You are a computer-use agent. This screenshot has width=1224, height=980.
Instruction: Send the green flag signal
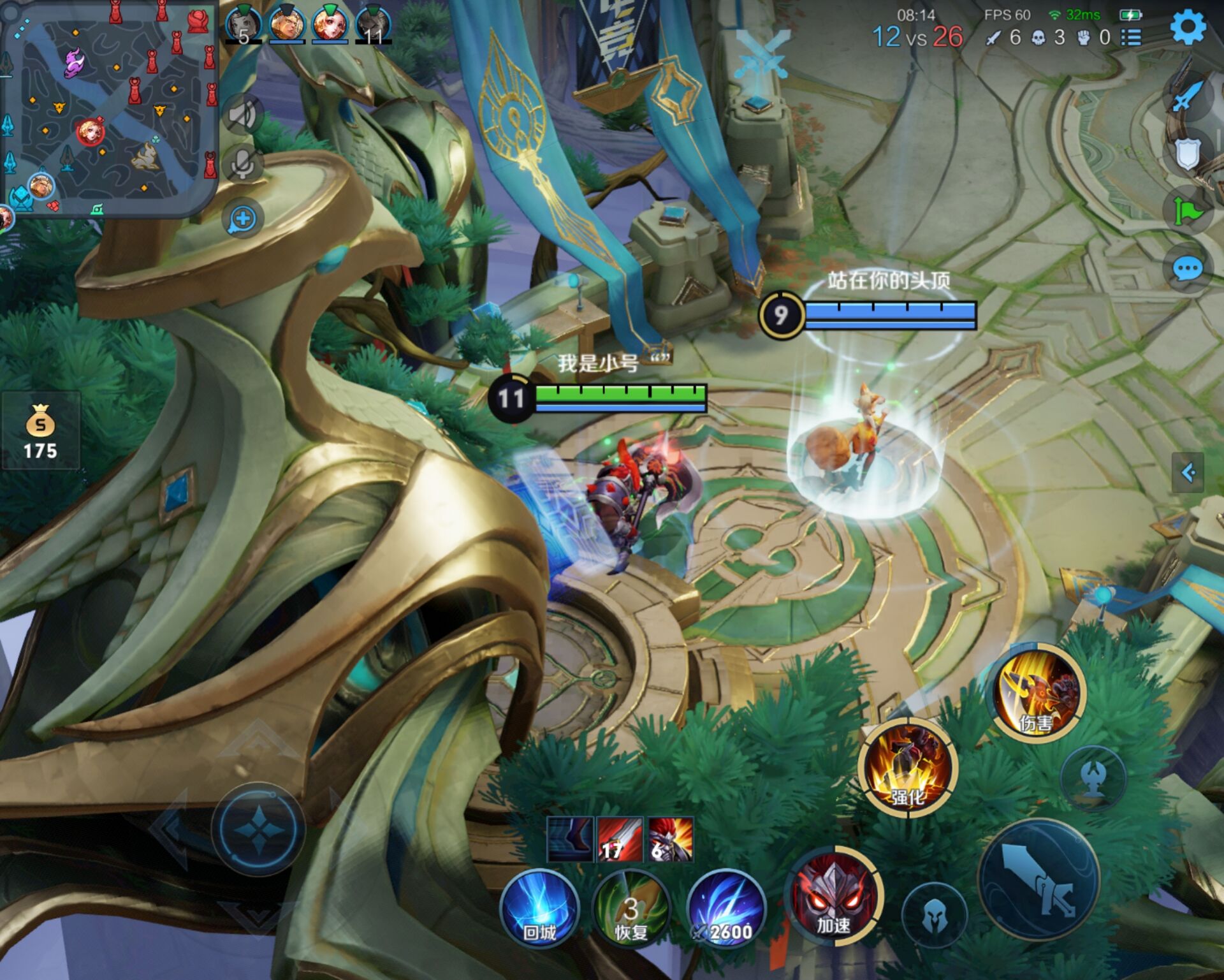pyautogui.click(x=1187, y=210)
